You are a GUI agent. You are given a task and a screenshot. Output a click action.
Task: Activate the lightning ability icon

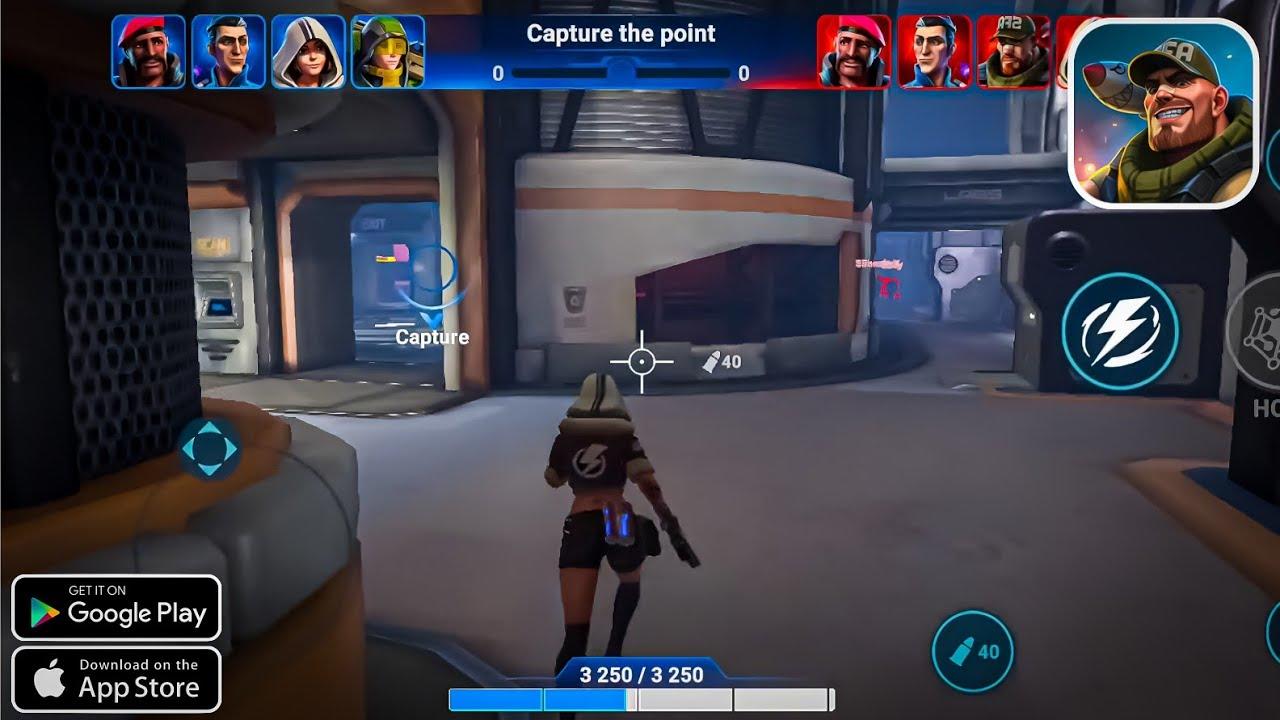pyautogui.click(x=1122, y=333)
